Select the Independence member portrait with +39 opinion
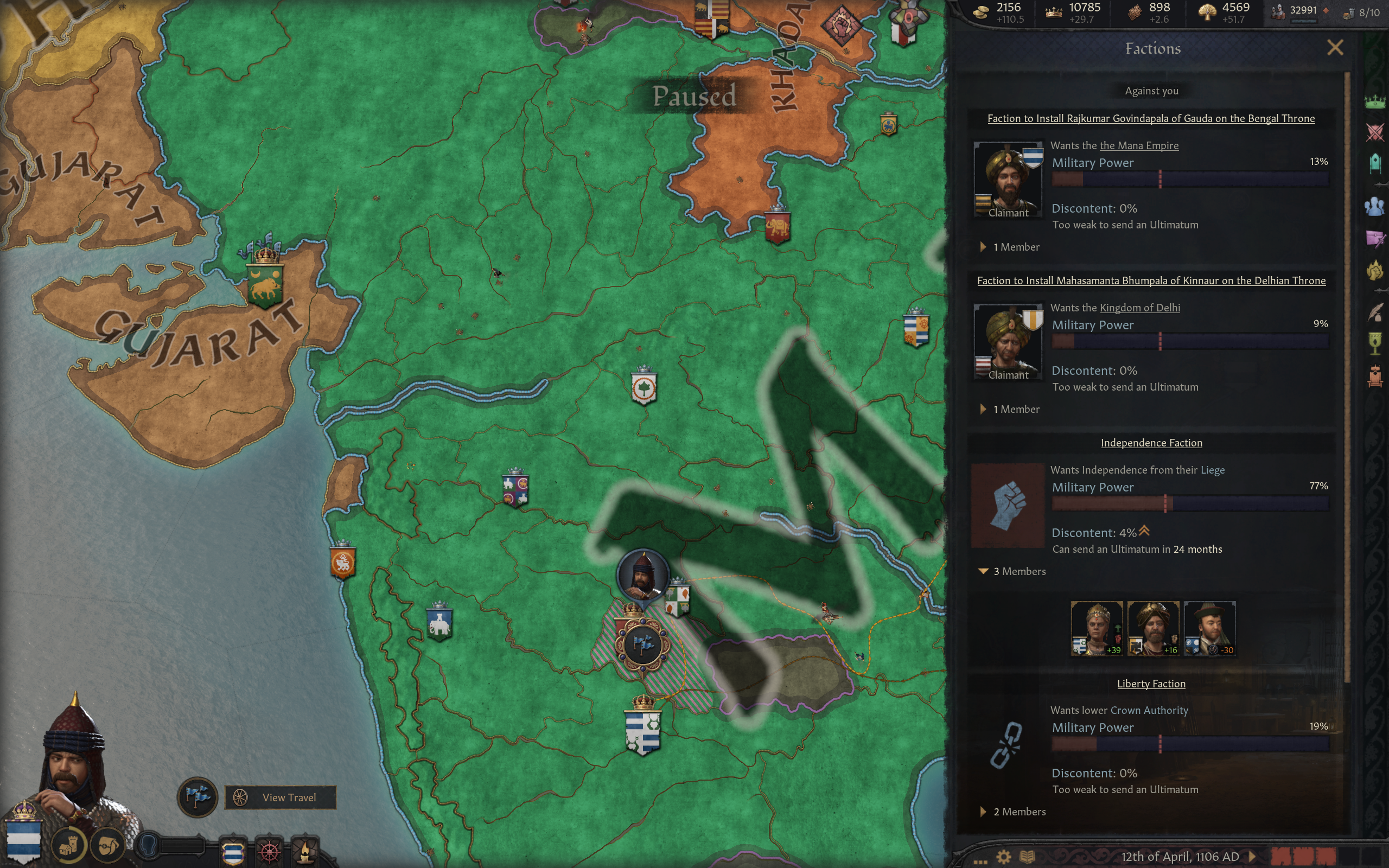The image size is (1389, 868). point(1096,628)
